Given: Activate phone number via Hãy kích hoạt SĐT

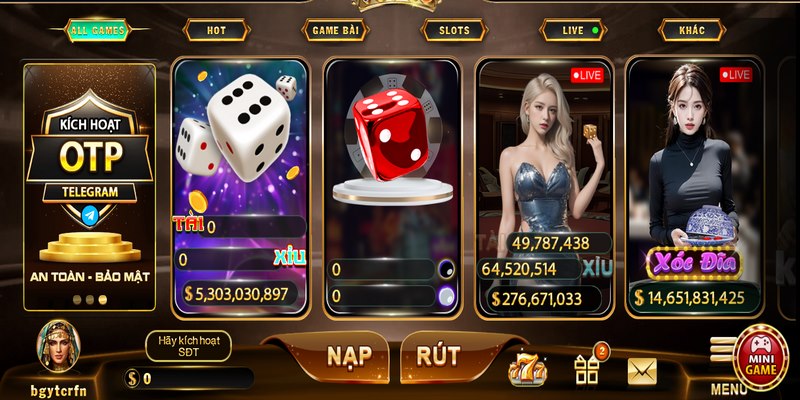Looking at the screenshot, I should pos(188,346).
